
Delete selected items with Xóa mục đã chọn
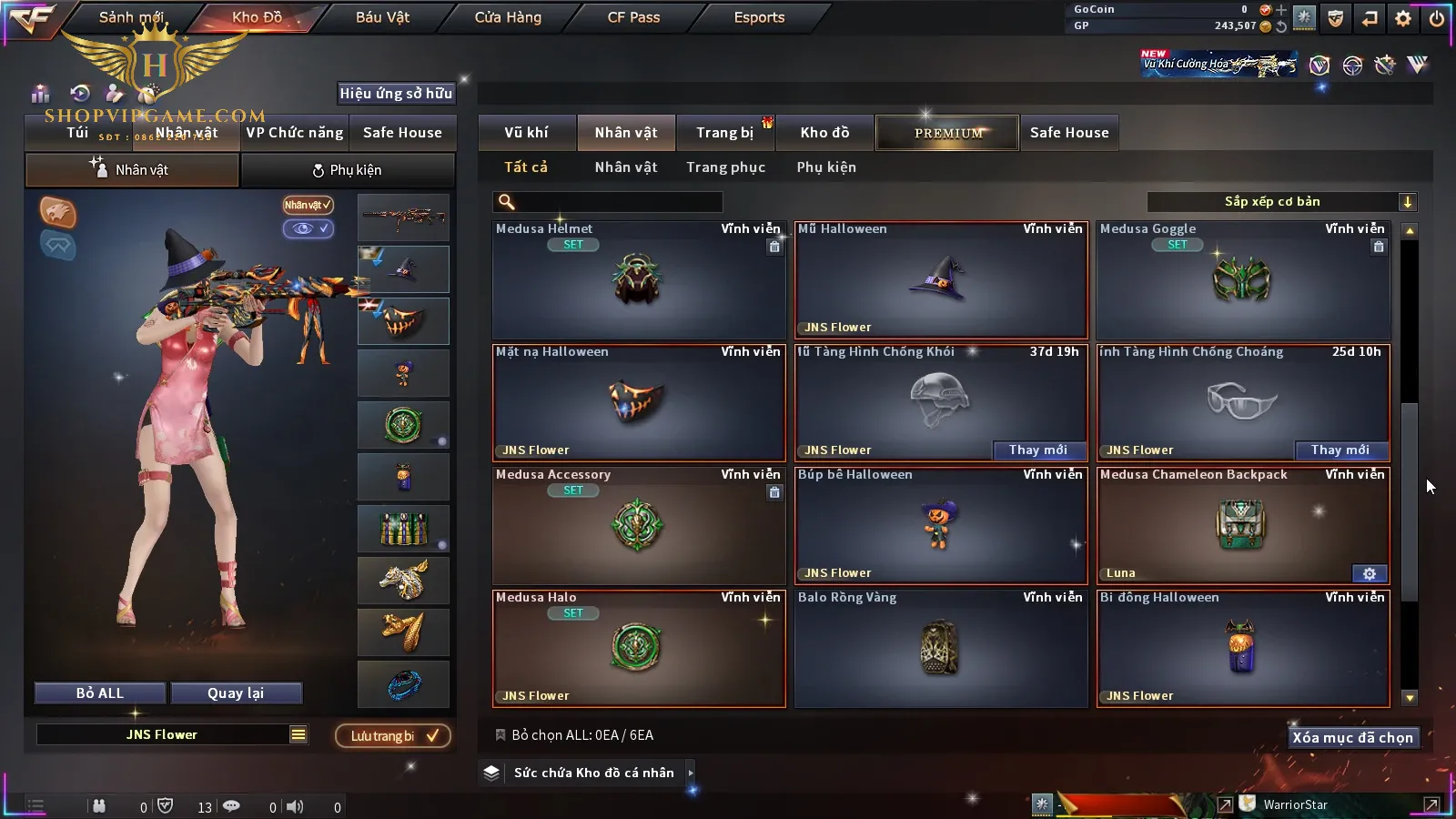tap(1352, 737)
